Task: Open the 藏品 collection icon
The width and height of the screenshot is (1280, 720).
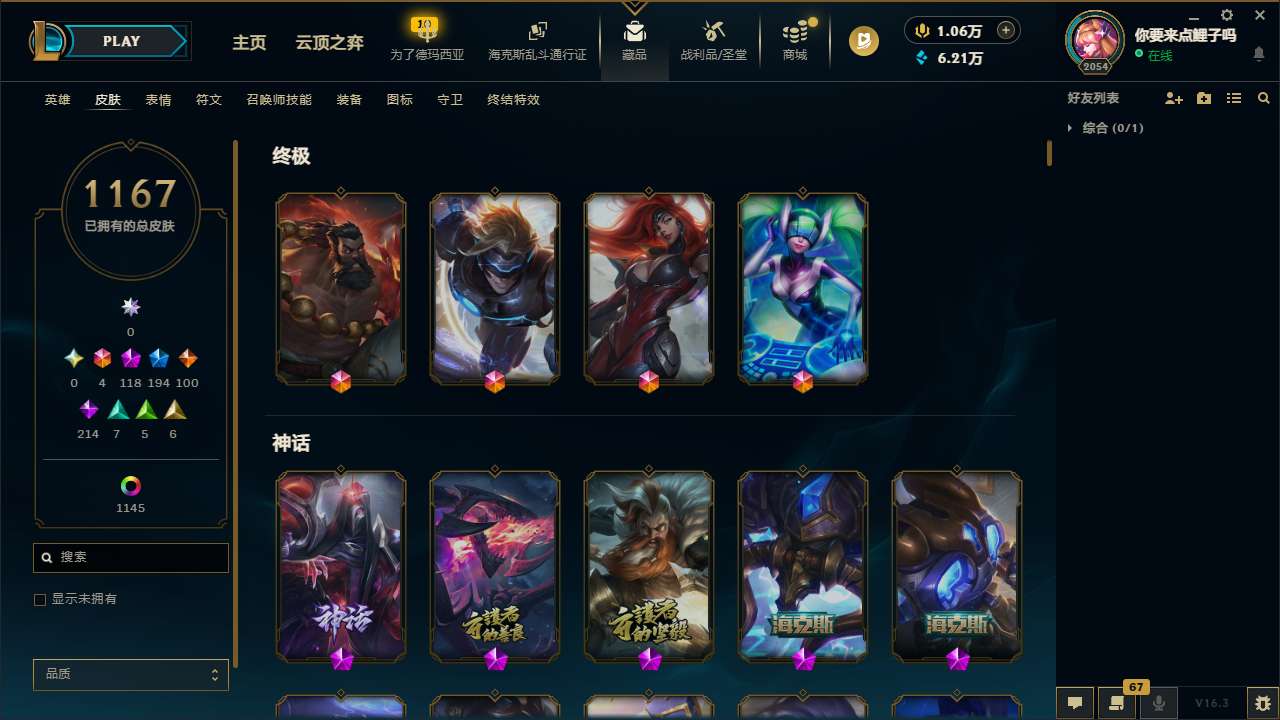Action: point(634,41)
